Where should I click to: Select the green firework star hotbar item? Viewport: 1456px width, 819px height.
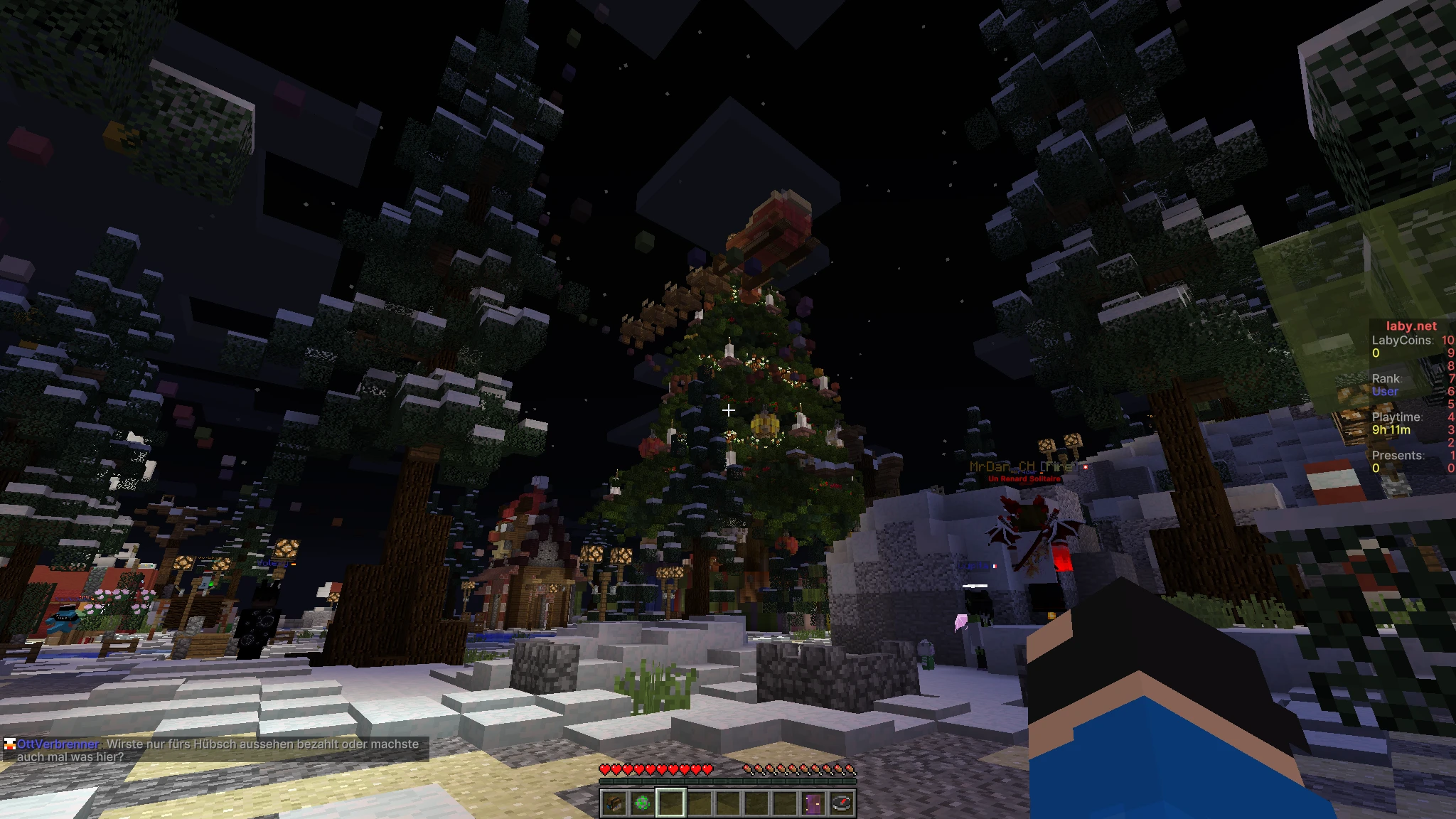click(642, 804)
